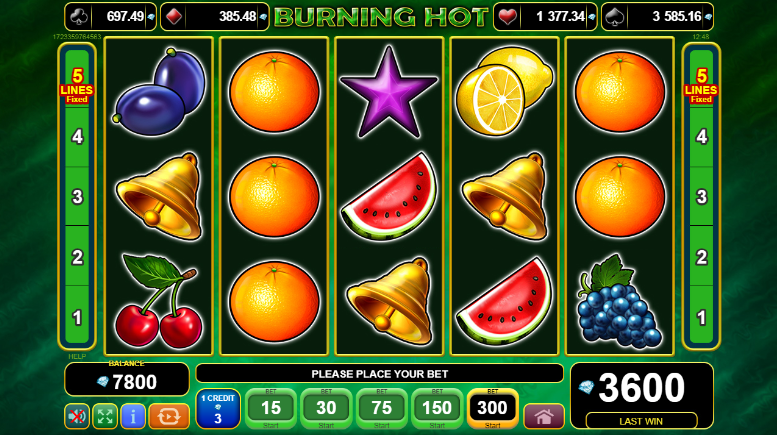Select the hearts jackpot panel
The width and height of the screenshot is (777, 435).
(x=546, y=16)
